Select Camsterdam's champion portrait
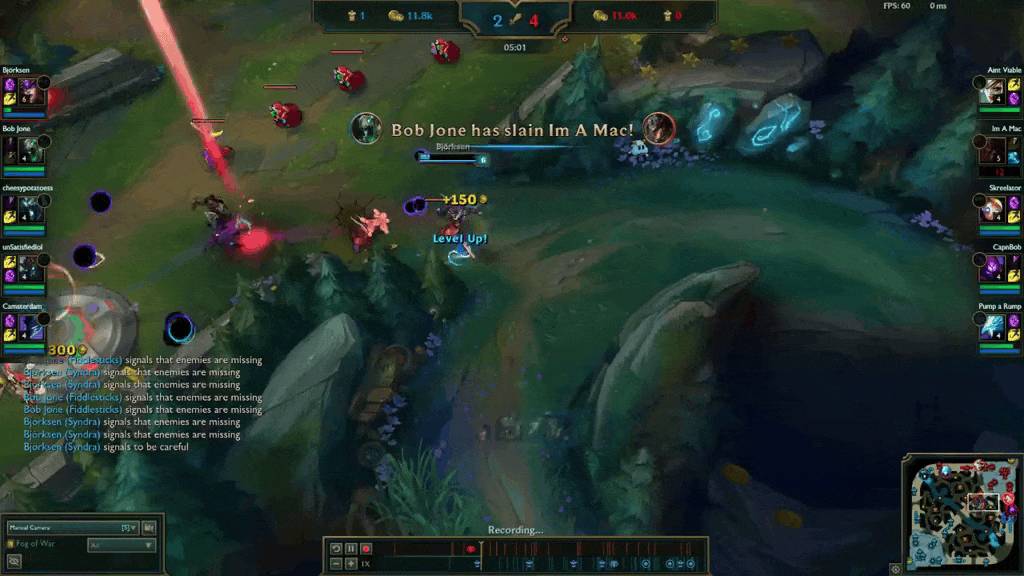1024x576 pixels. 30,328
